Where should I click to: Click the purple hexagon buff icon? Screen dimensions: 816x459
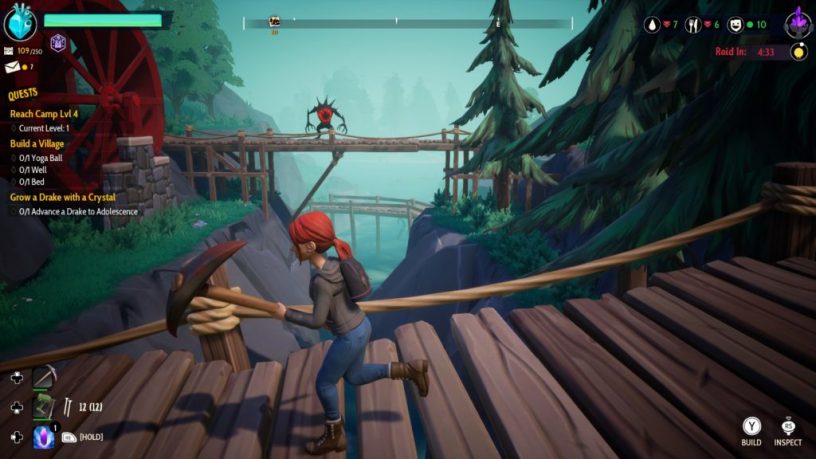58,43
